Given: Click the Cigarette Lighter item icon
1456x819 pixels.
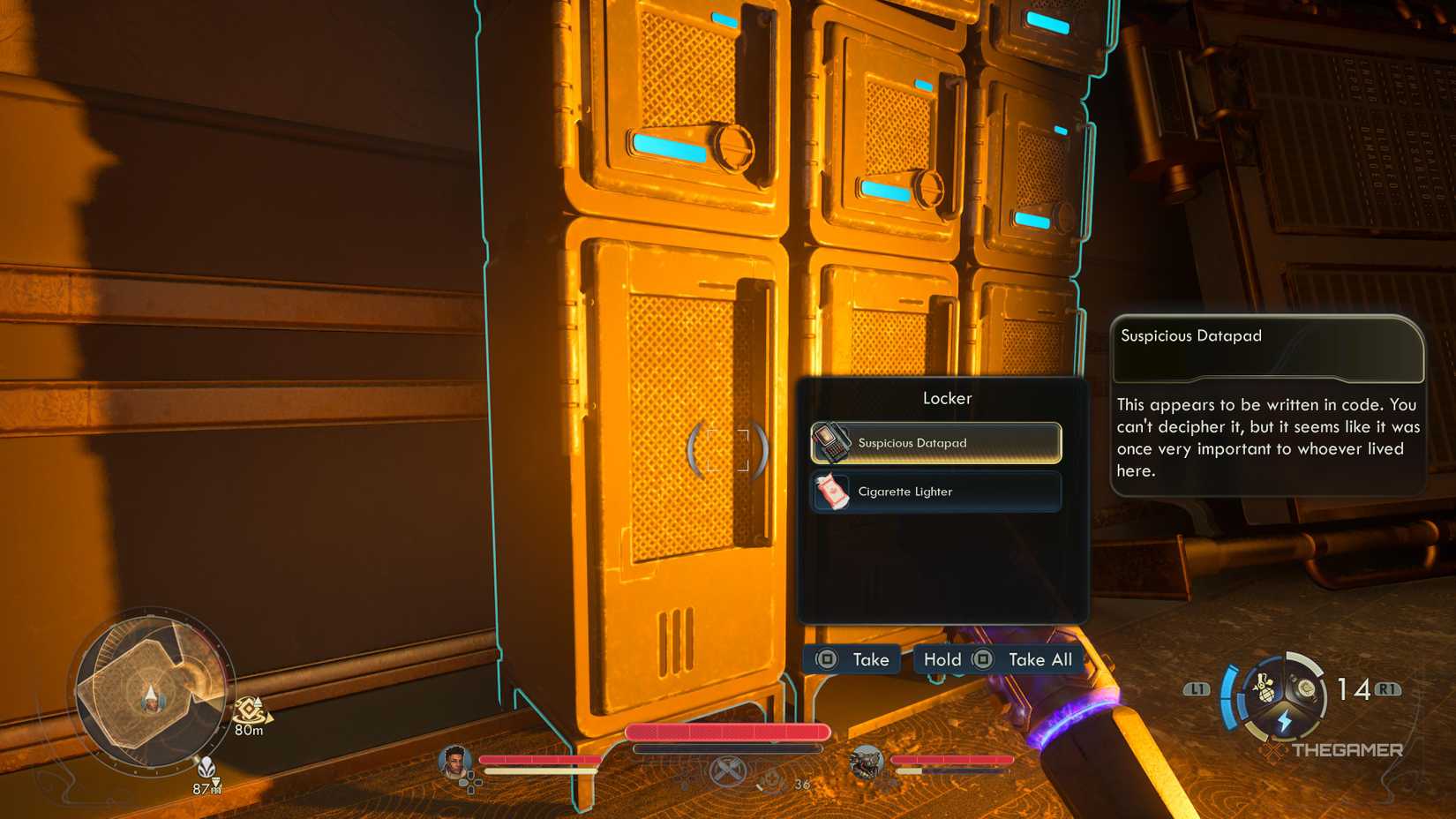Looking at the screenshot, I should click(x=835, y=491).
